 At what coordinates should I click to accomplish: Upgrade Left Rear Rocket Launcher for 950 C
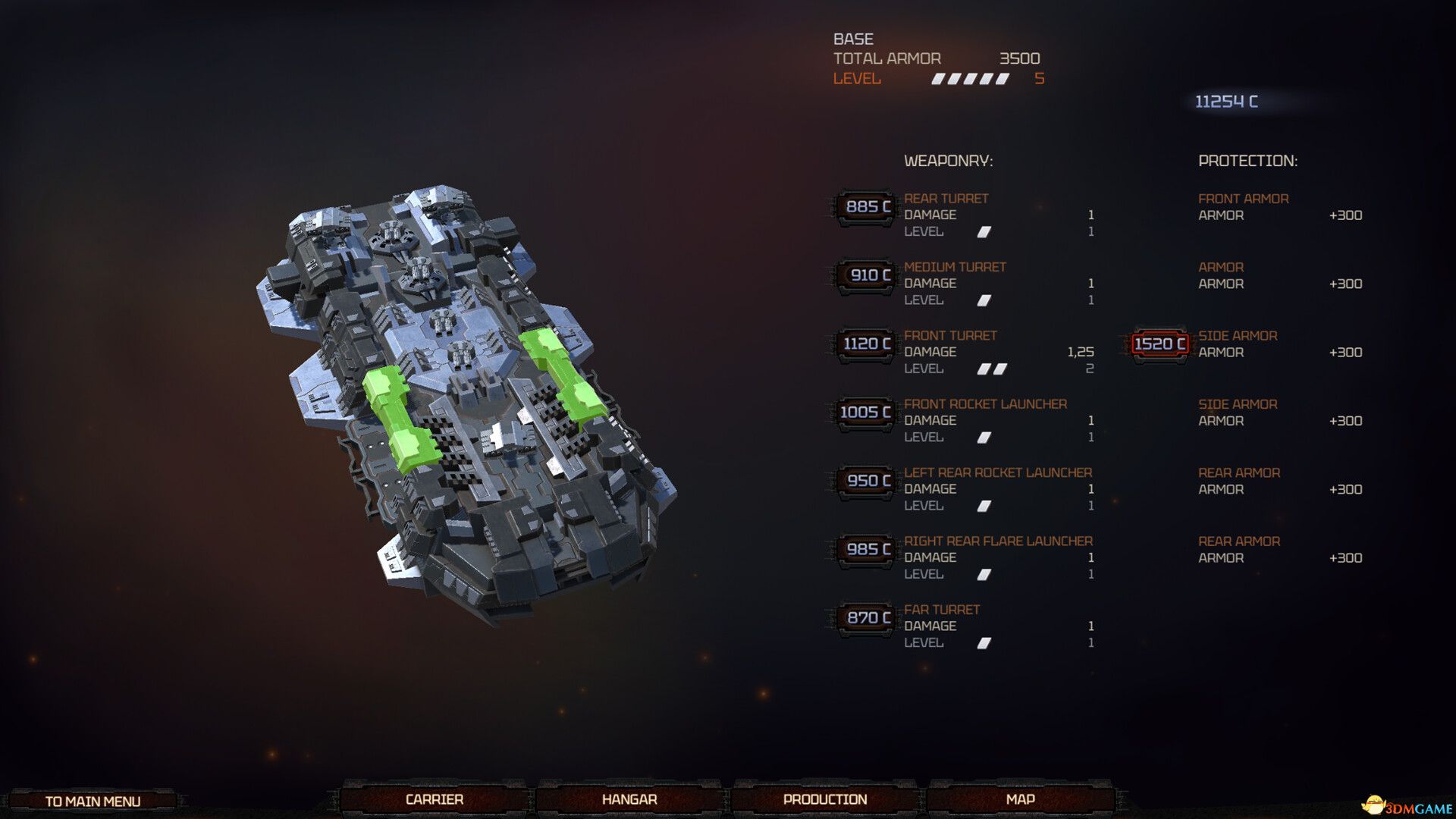pyautogui.click(x=865, y=481)
